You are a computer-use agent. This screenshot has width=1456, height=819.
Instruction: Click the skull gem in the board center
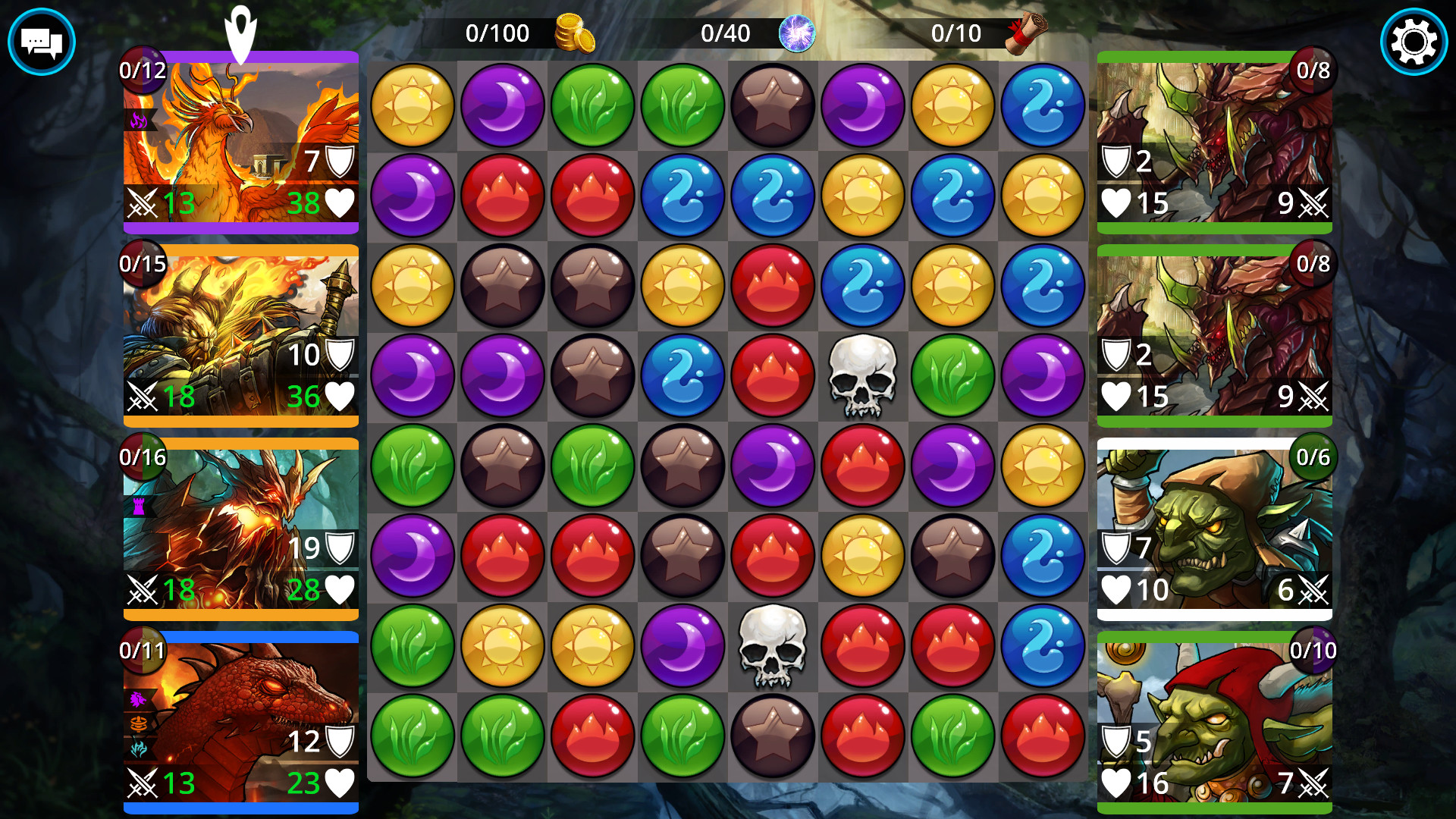[862, 376]
